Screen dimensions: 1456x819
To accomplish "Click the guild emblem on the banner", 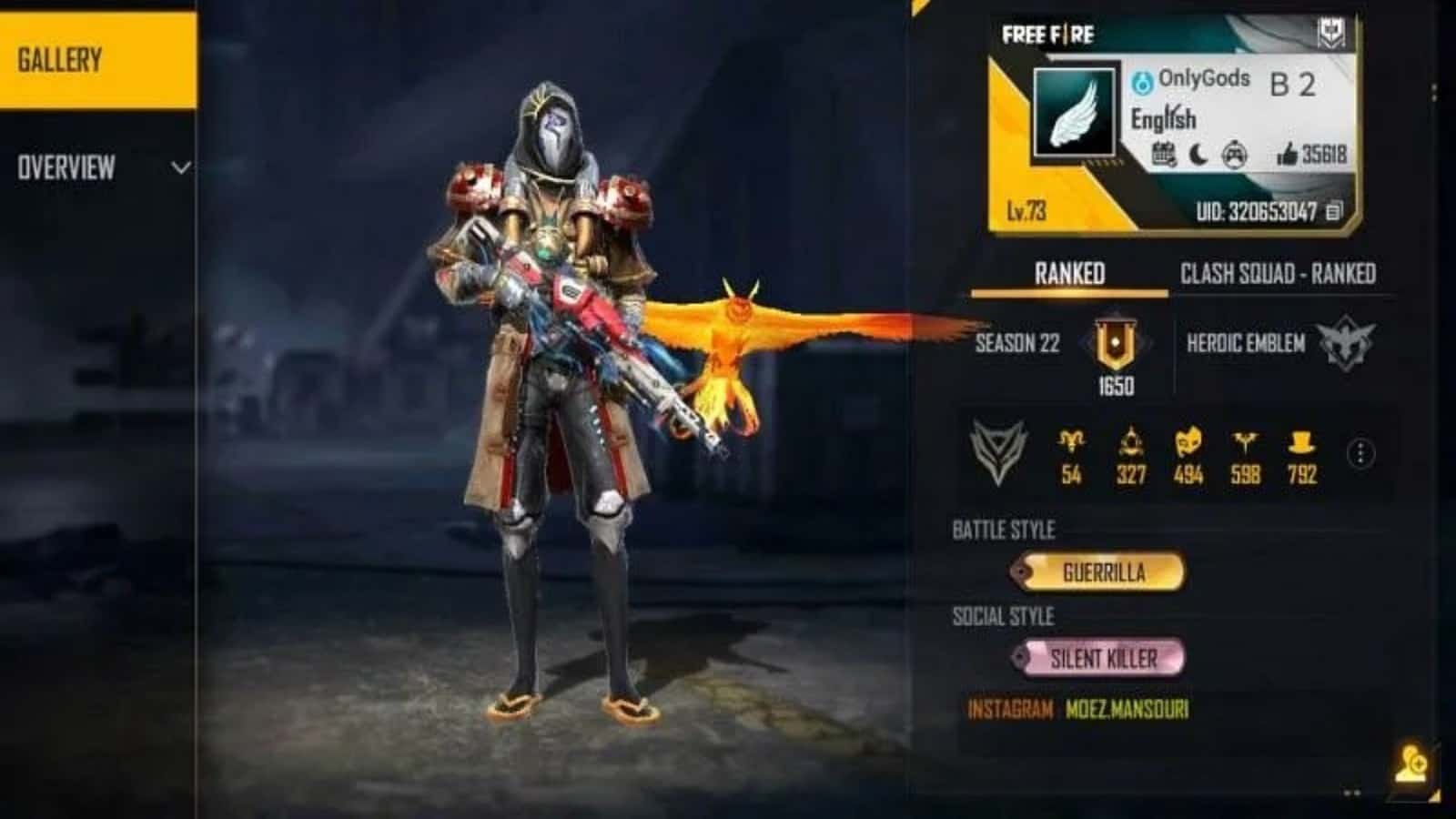I will pos(1331,35).
